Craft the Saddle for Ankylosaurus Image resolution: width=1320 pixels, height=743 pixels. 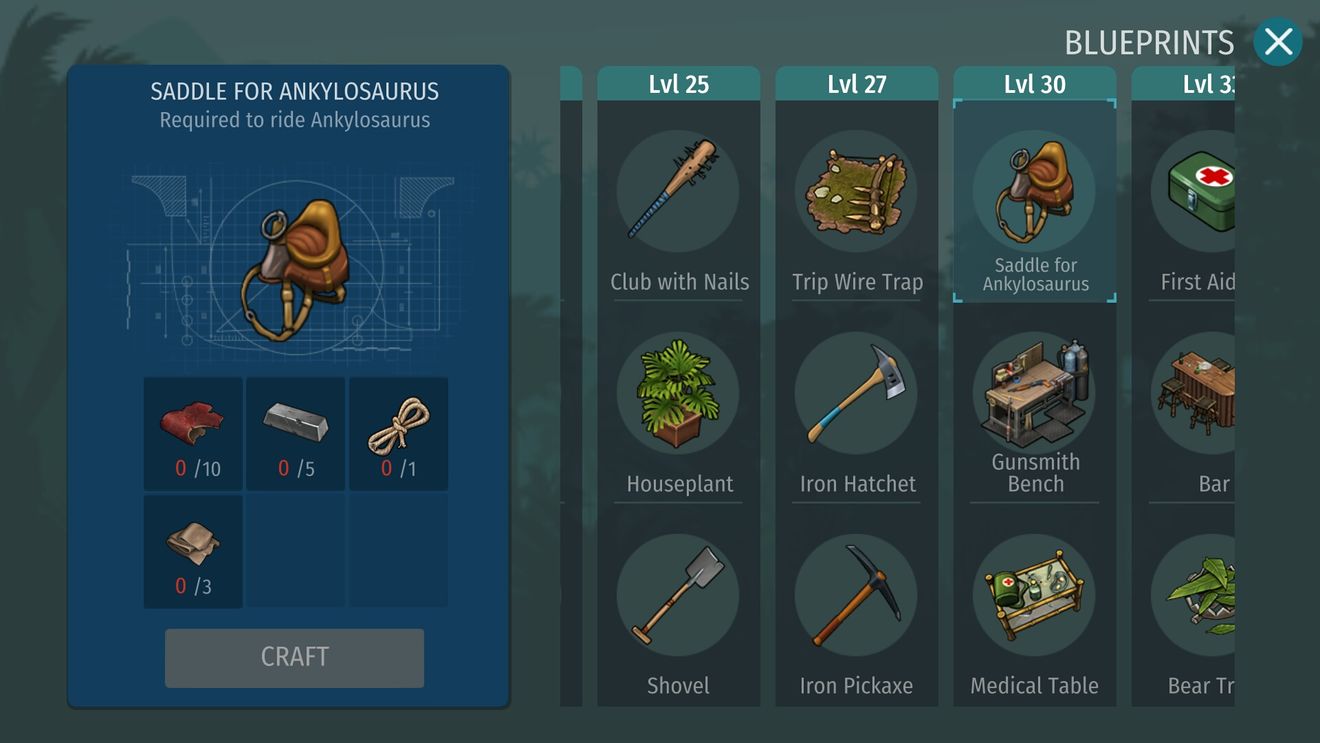pyautogui.click(x=294, y=657)
